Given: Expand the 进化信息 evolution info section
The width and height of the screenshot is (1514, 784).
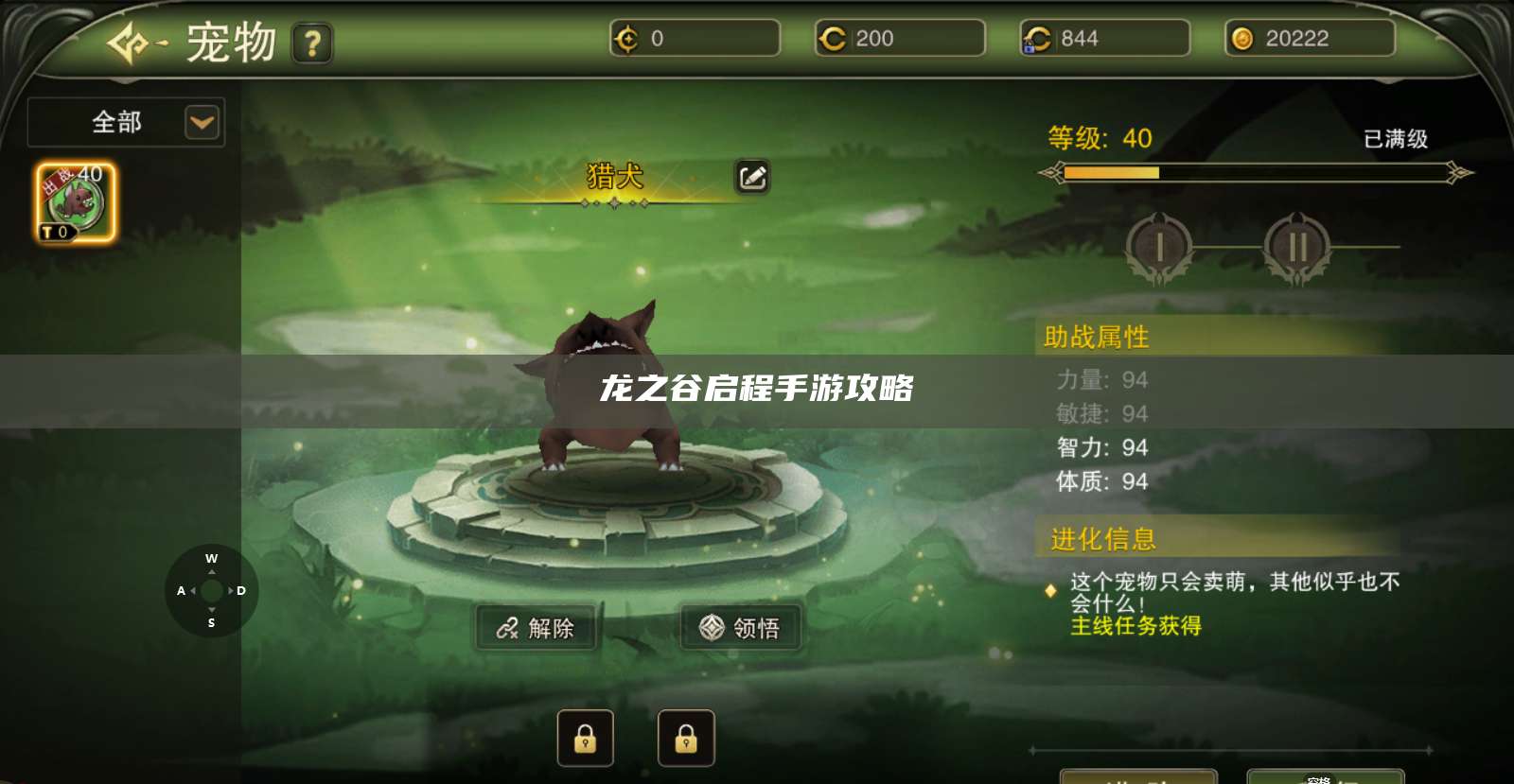Looking at the screenshot, I should [x=1101, y=539].
